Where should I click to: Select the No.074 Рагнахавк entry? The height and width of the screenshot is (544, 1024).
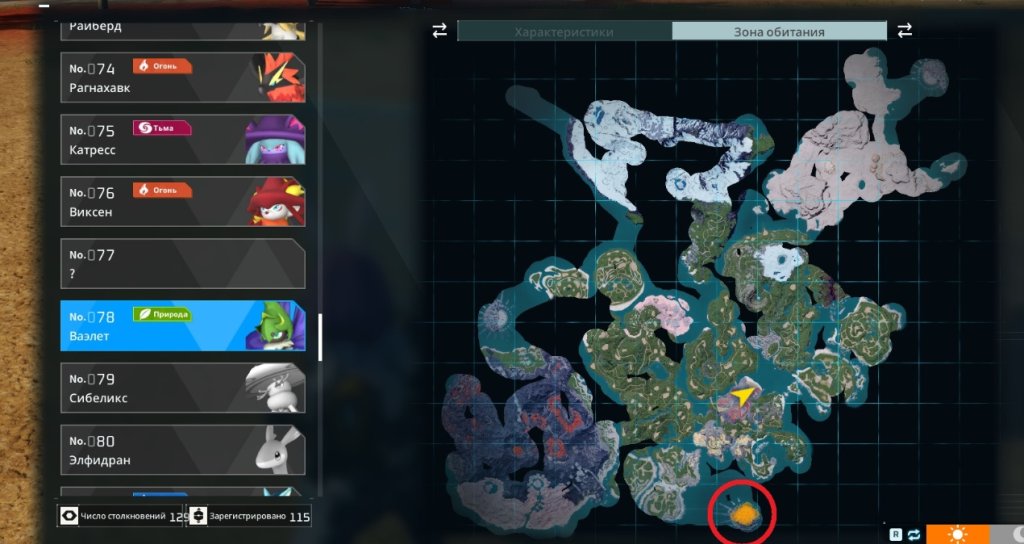point(182,78)
